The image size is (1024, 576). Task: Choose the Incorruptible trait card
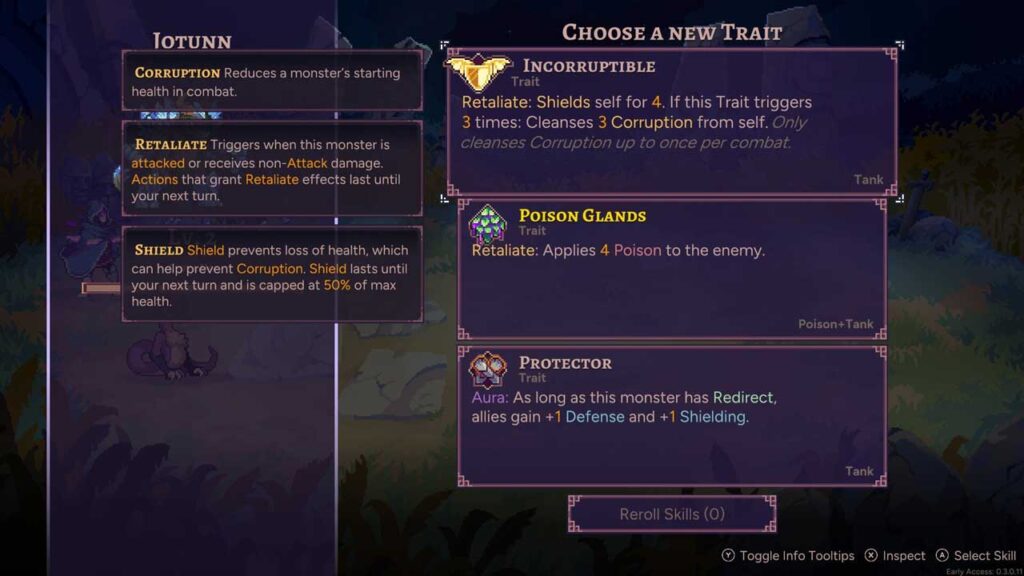click(671, 122)
